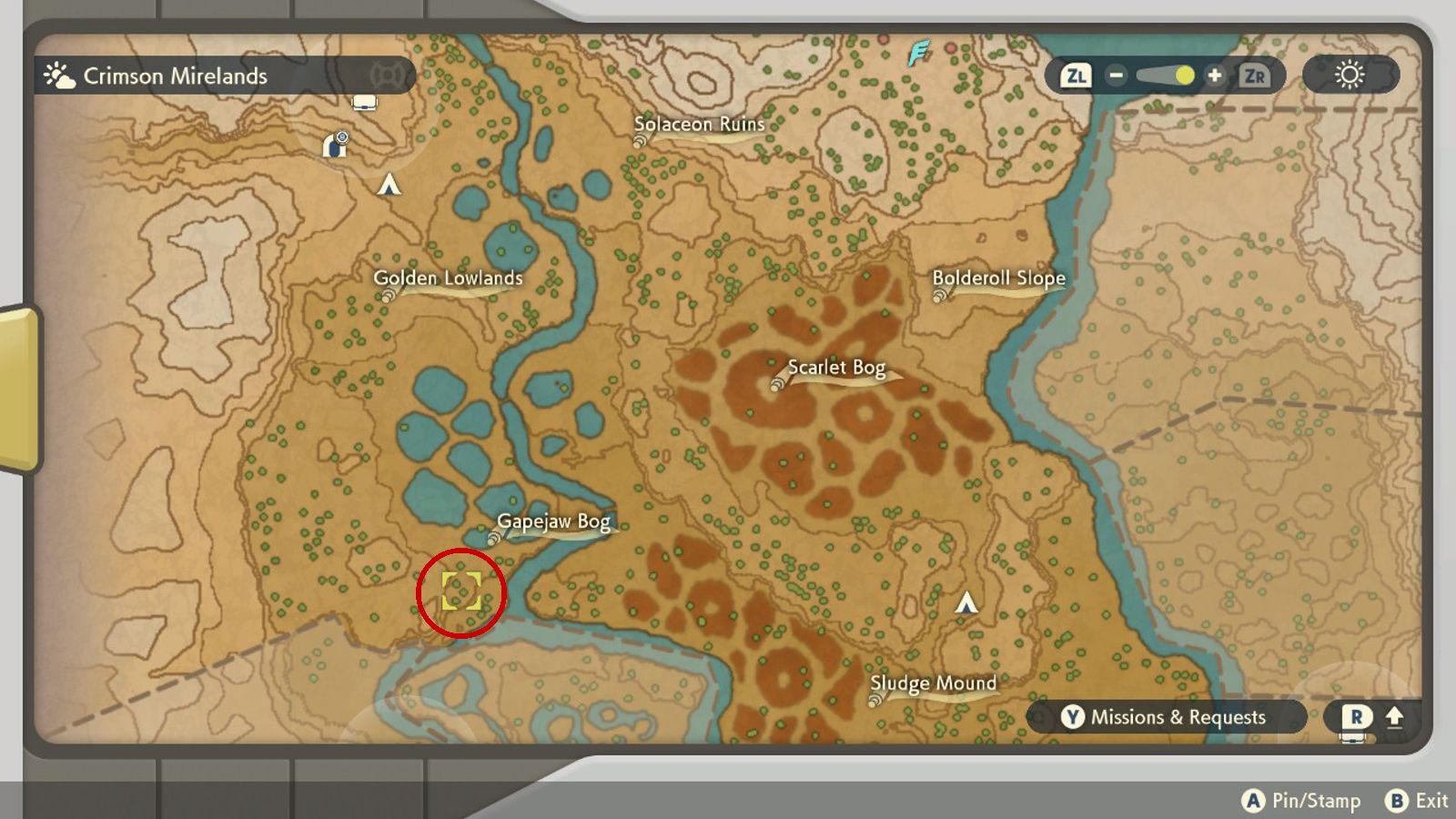1456x819 pixels.
Task: Select the tent icon near Golden Lowlands
Action: [x=388, y=184]
